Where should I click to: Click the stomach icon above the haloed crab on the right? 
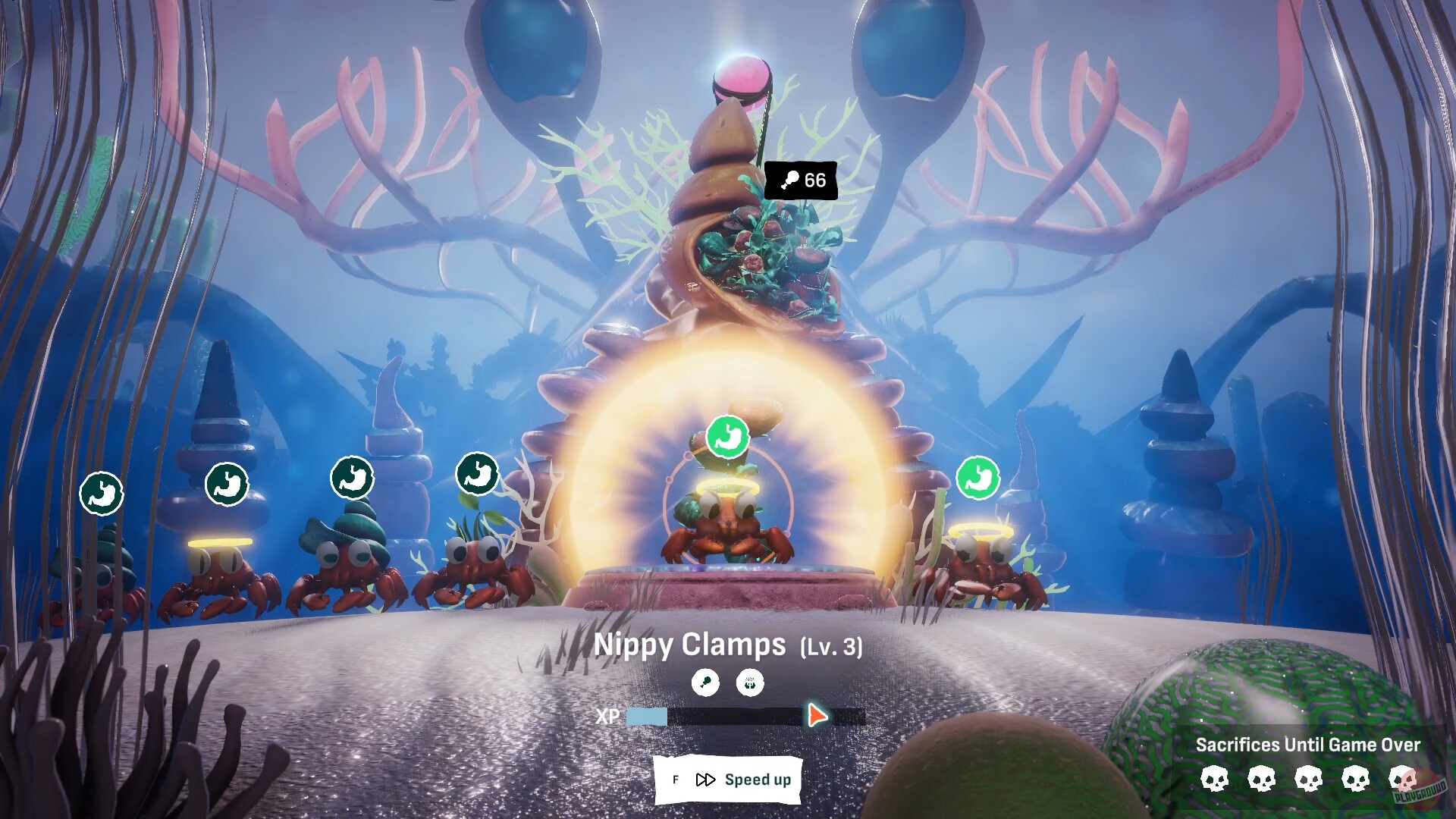point(980,479)
